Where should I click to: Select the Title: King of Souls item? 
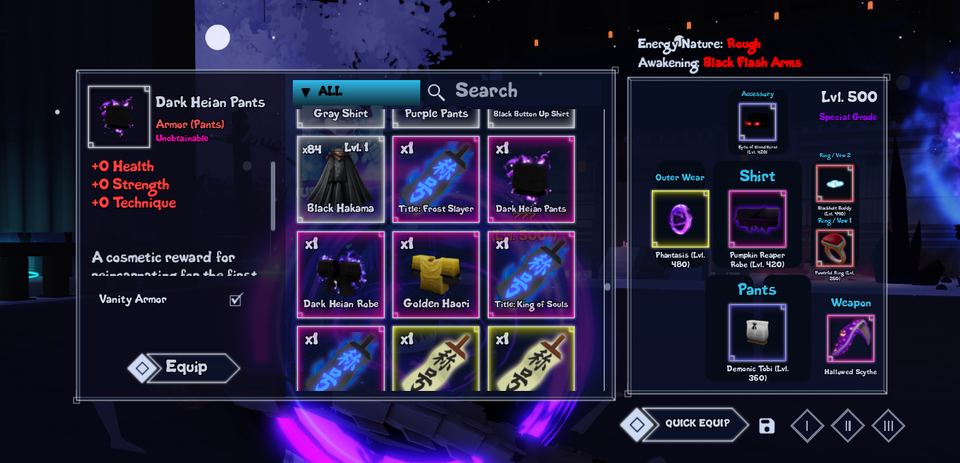(x=531, y=274)
